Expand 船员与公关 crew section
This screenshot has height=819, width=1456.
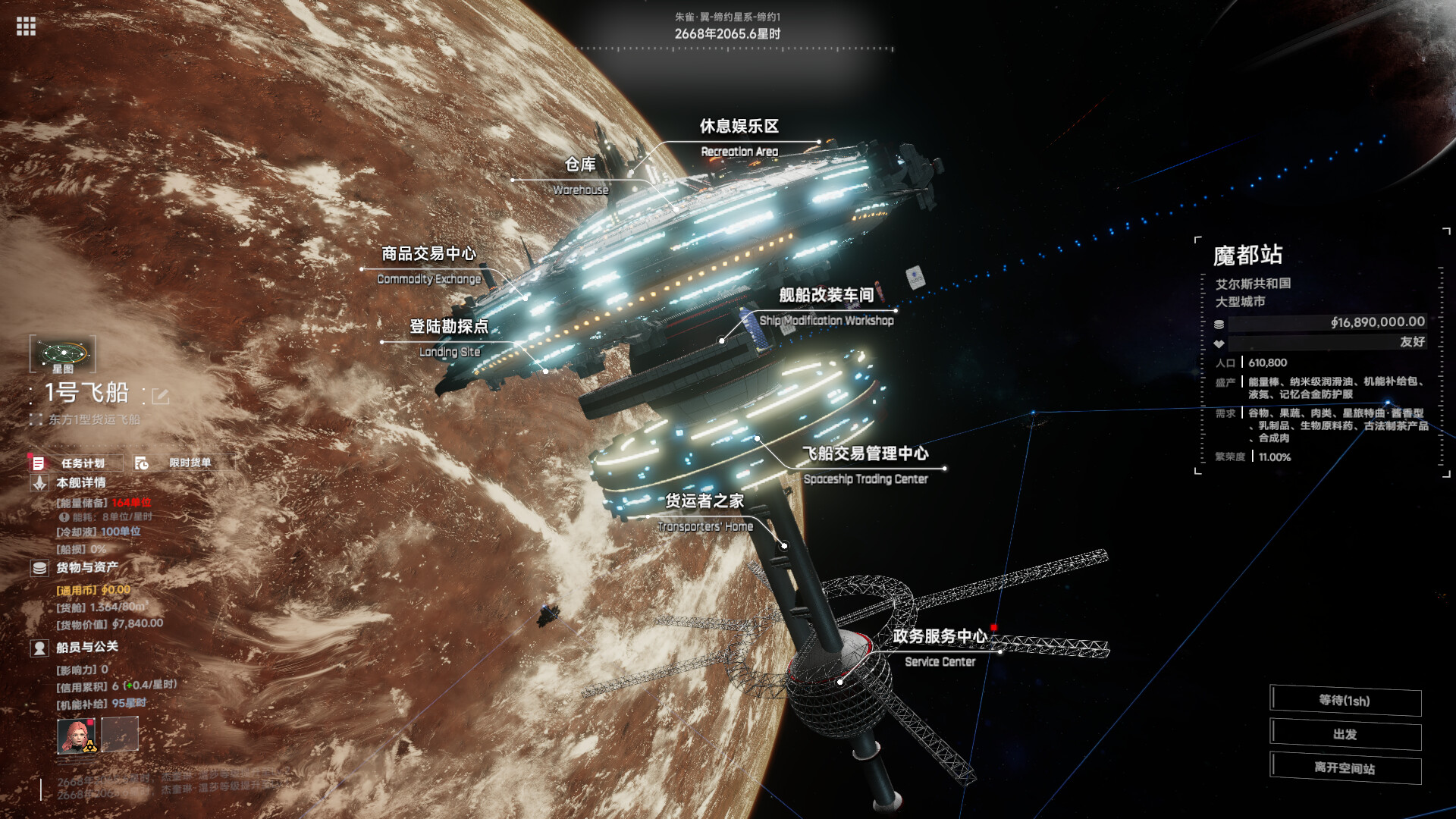click(86, 647)
